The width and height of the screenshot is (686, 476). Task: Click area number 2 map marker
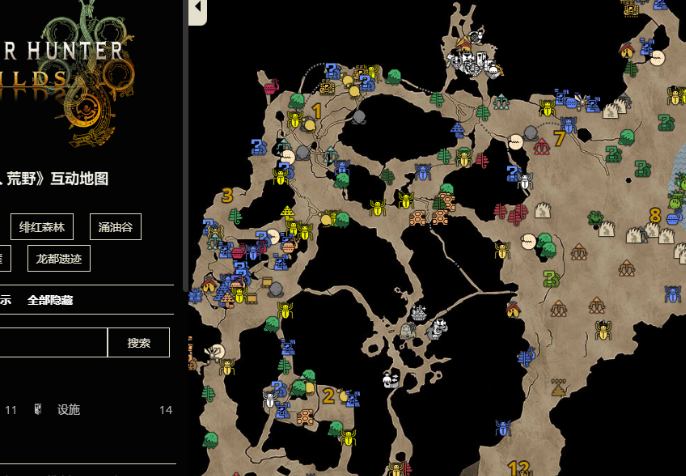click(328, 396)
